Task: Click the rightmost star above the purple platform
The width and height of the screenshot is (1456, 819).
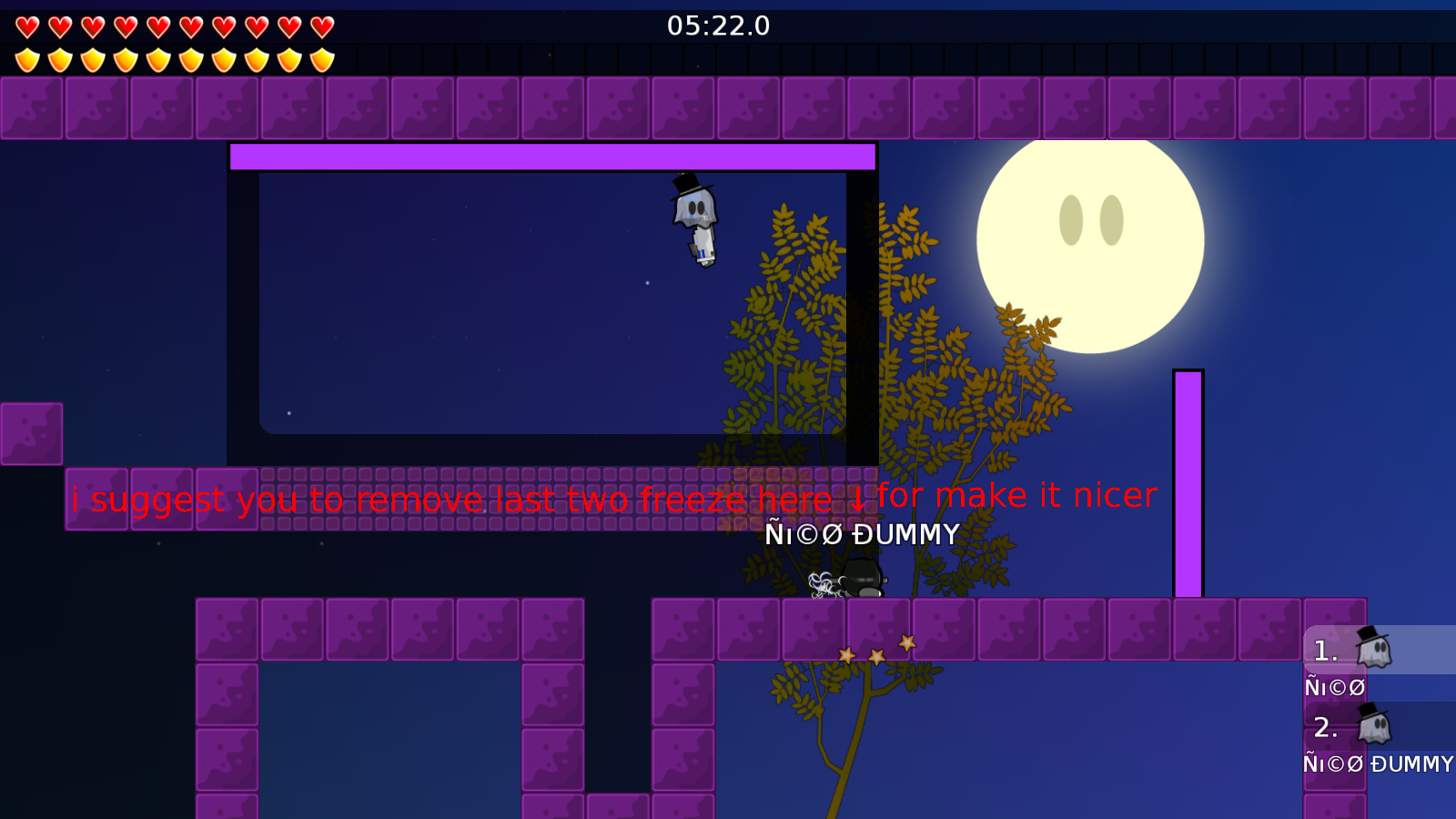Action: [905, 643]
